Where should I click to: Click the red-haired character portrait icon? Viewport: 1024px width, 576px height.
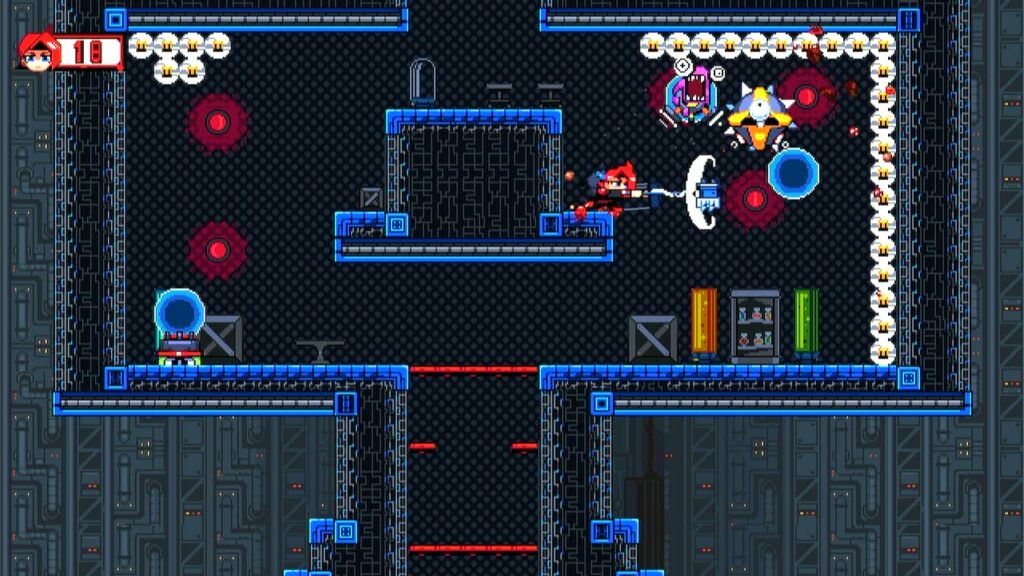coord(35,51)
